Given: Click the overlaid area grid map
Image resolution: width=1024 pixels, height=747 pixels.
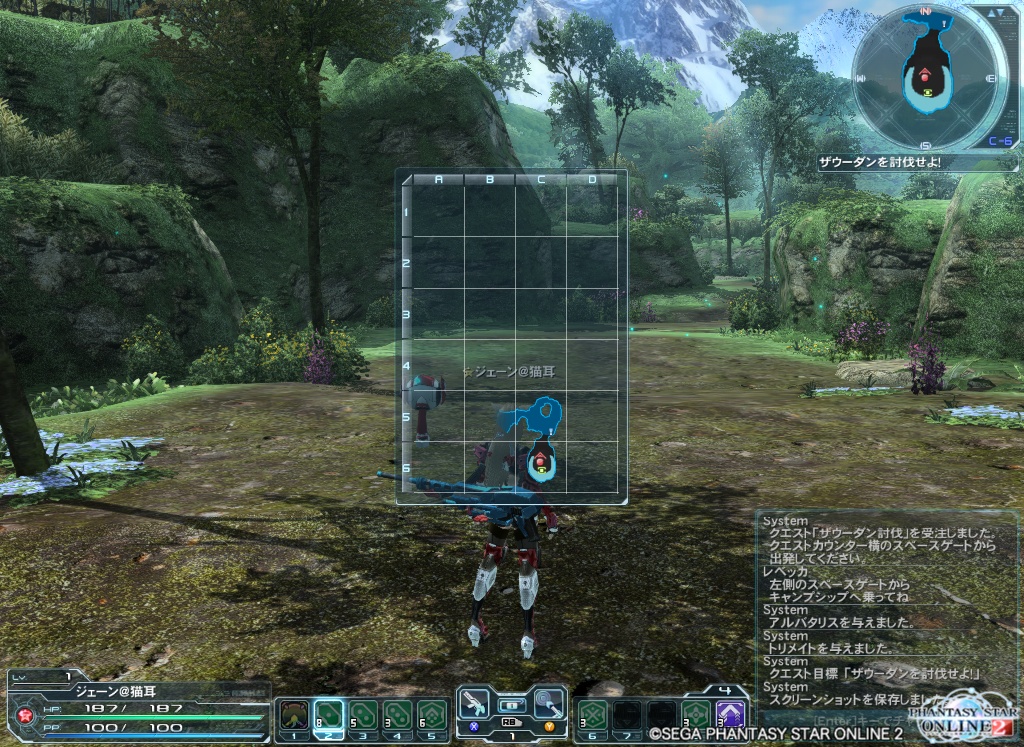Looking at the screenshot, I should click(x=512, y=336).
